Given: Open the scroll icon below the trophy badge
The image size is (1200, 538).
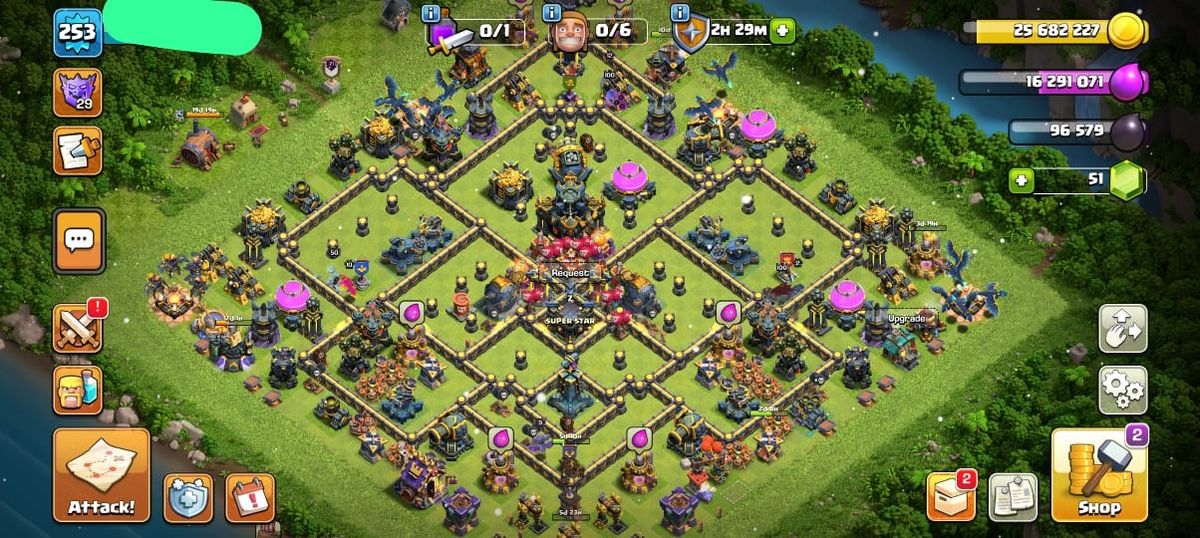Looking at the screenshot, I should point(77,150).
